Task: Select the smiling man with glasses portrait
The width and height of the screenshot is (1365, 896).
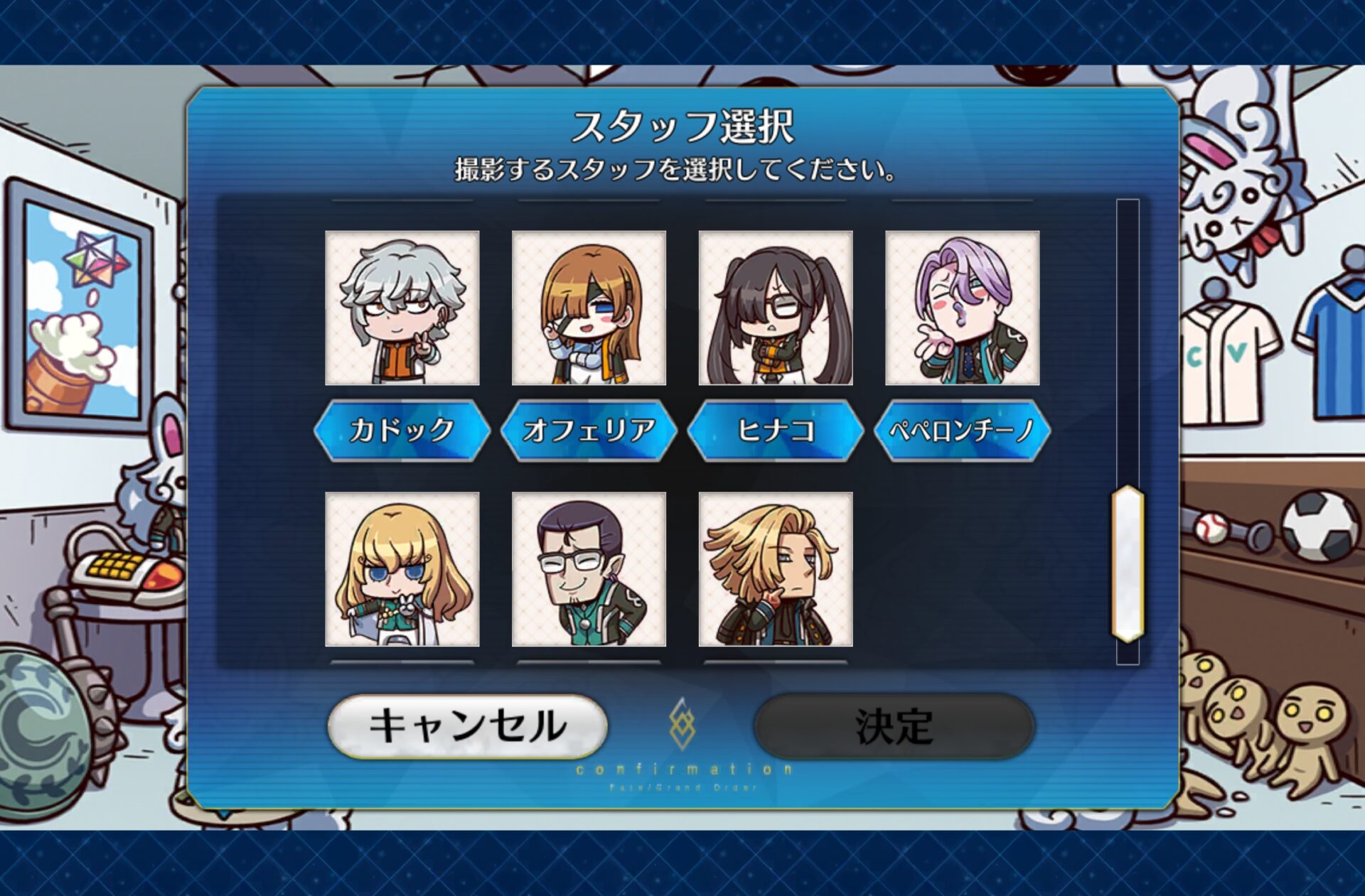Action: (x=589, y=569)
